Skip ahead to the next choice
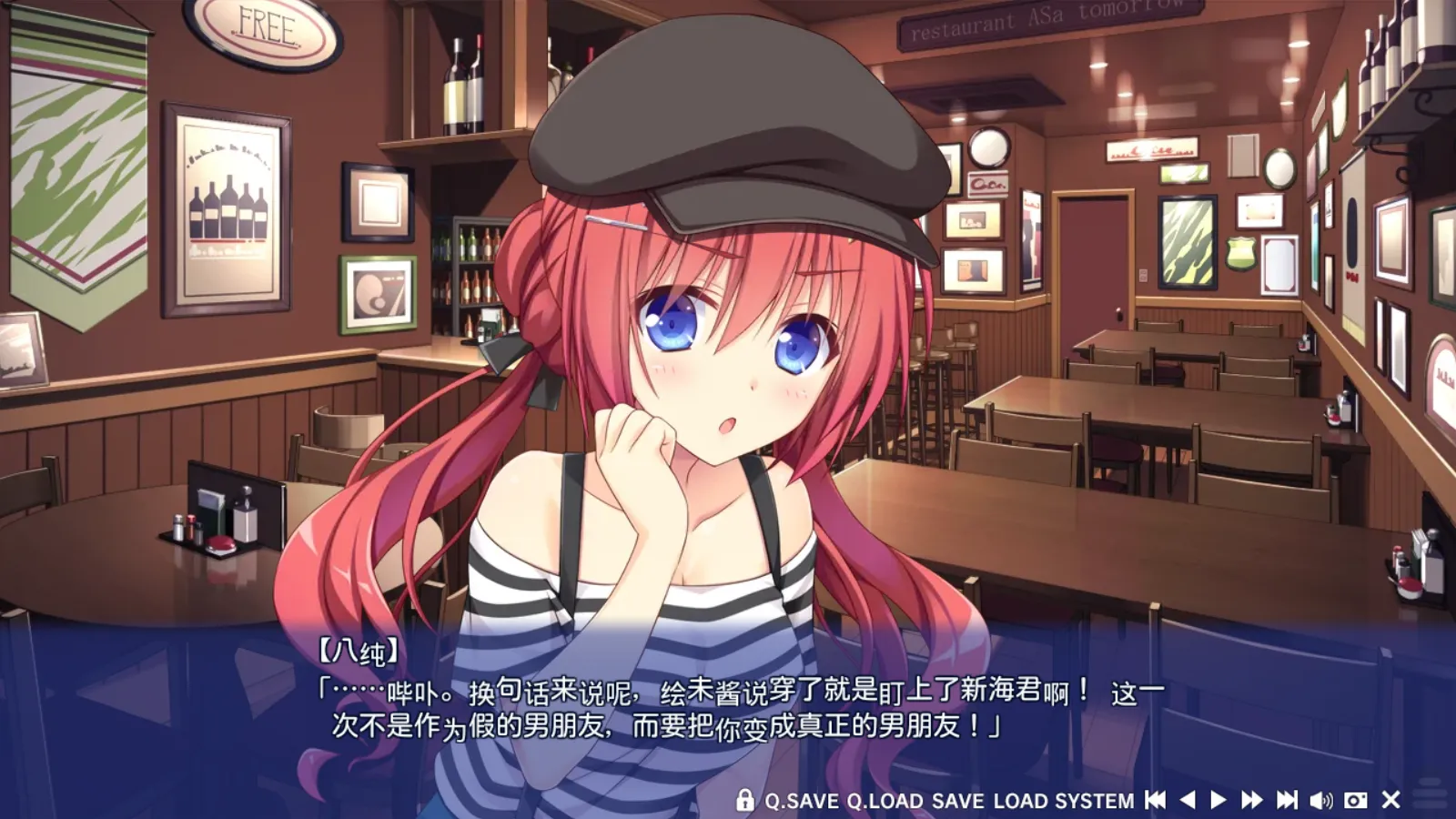The width and height of the screenshot is (1456, 819). point(1286,801)
